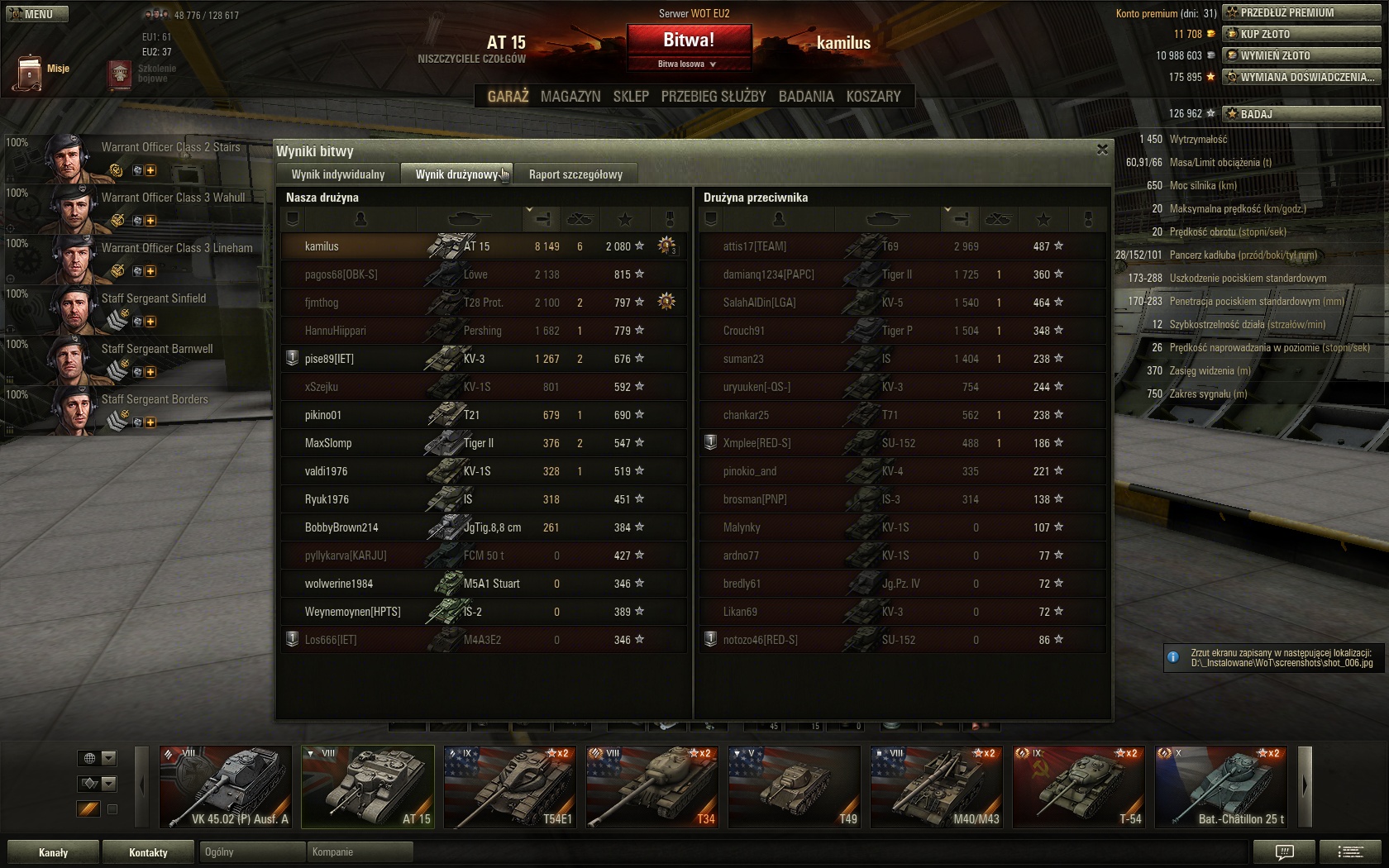
Task: Open the Kontakty contacts list
Action: [149, 852]
